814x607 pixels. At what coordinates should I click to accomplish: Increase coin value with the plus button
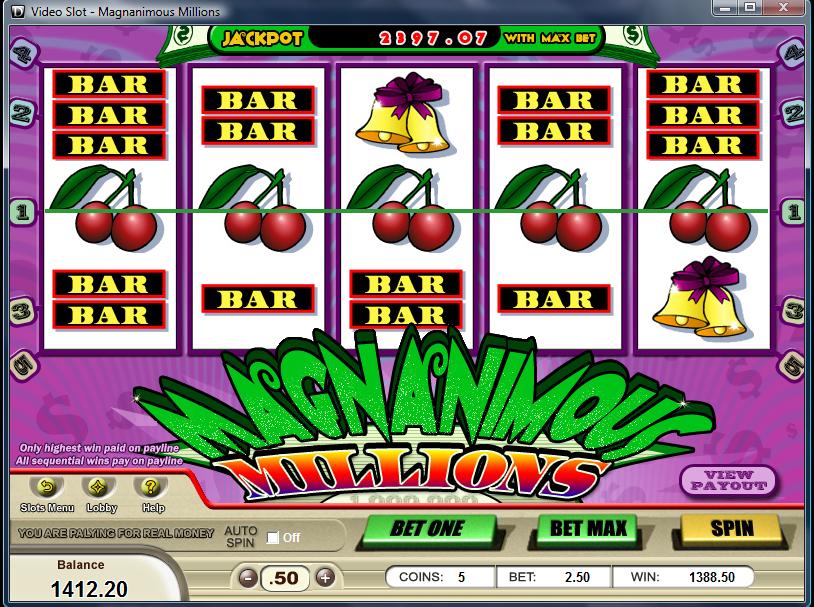tap(324, 578)
